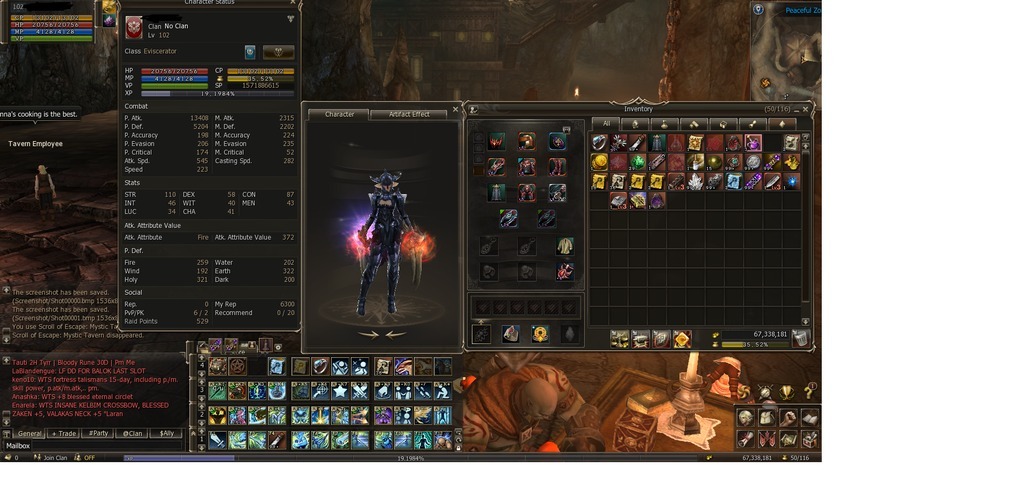Activate the white star skill on hotbar
The width and height of the screenshot is (1024, 483).
click(x=339, y=391)
